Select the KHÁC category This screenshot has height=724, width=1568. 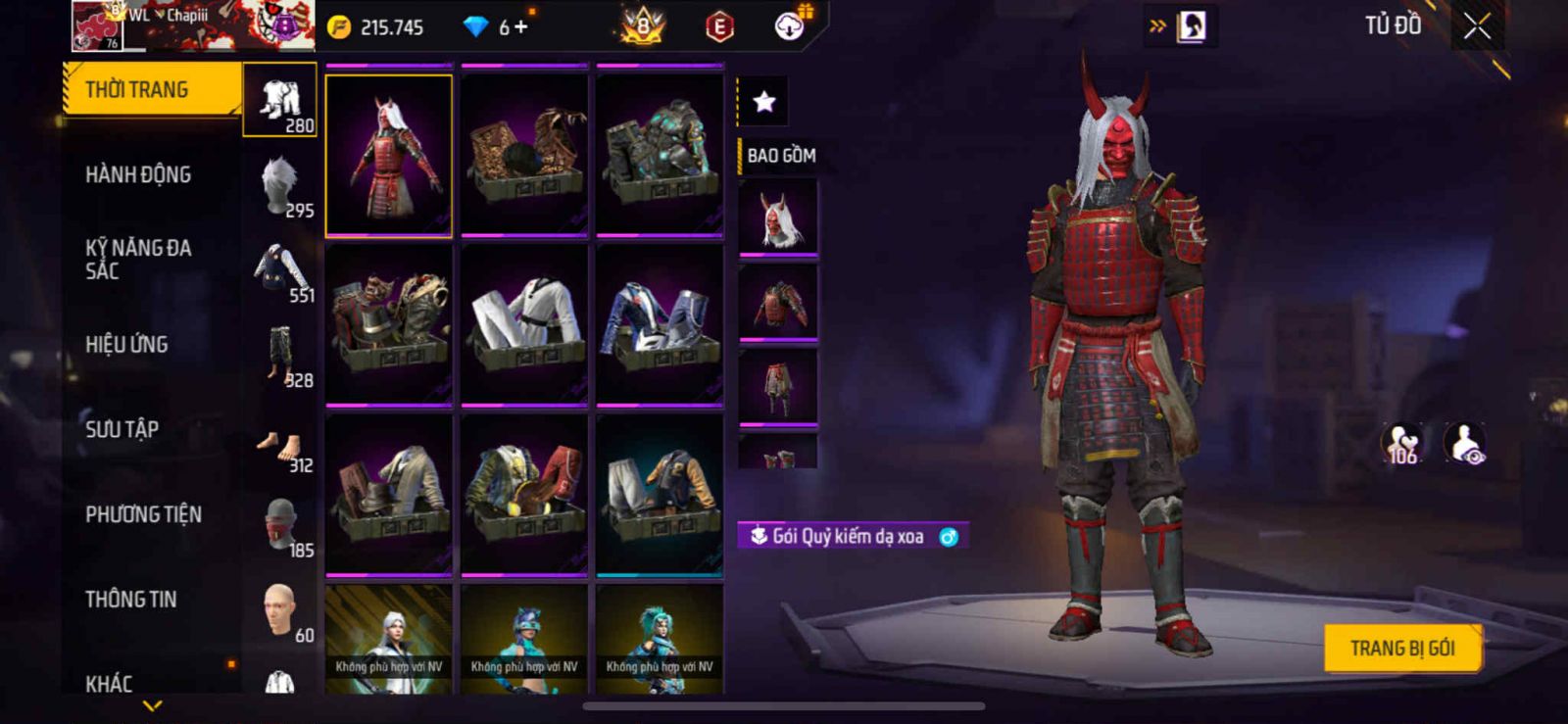point(109,683)
